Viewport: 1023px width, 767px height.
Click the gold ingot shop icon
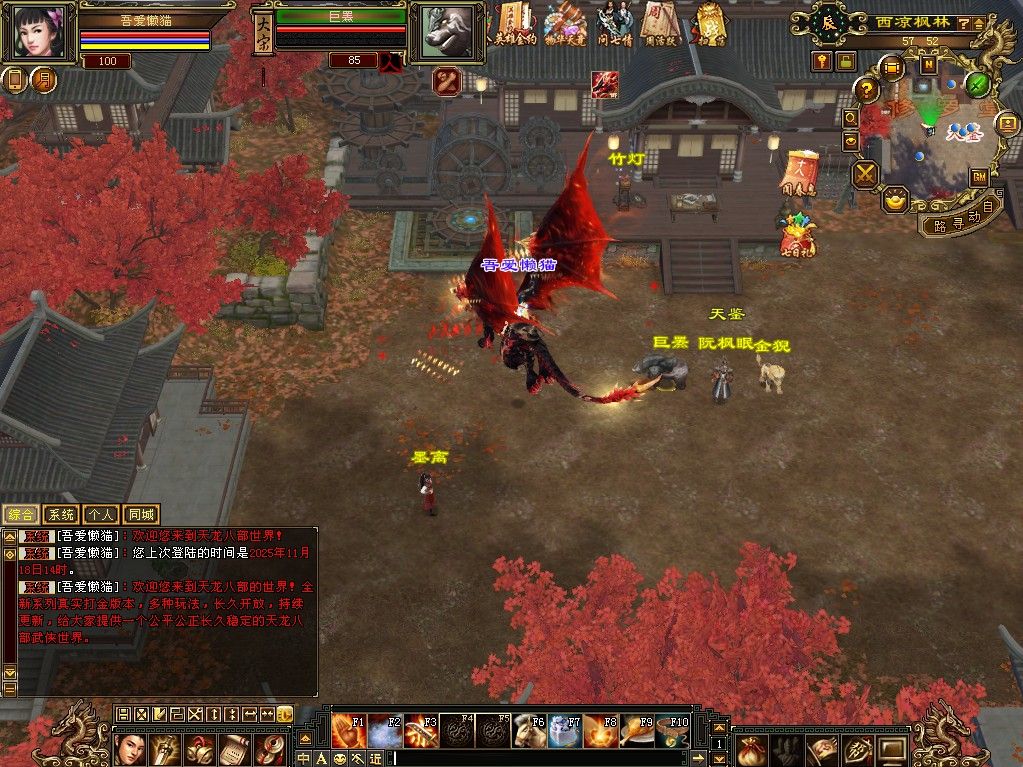tap(895, 198)
